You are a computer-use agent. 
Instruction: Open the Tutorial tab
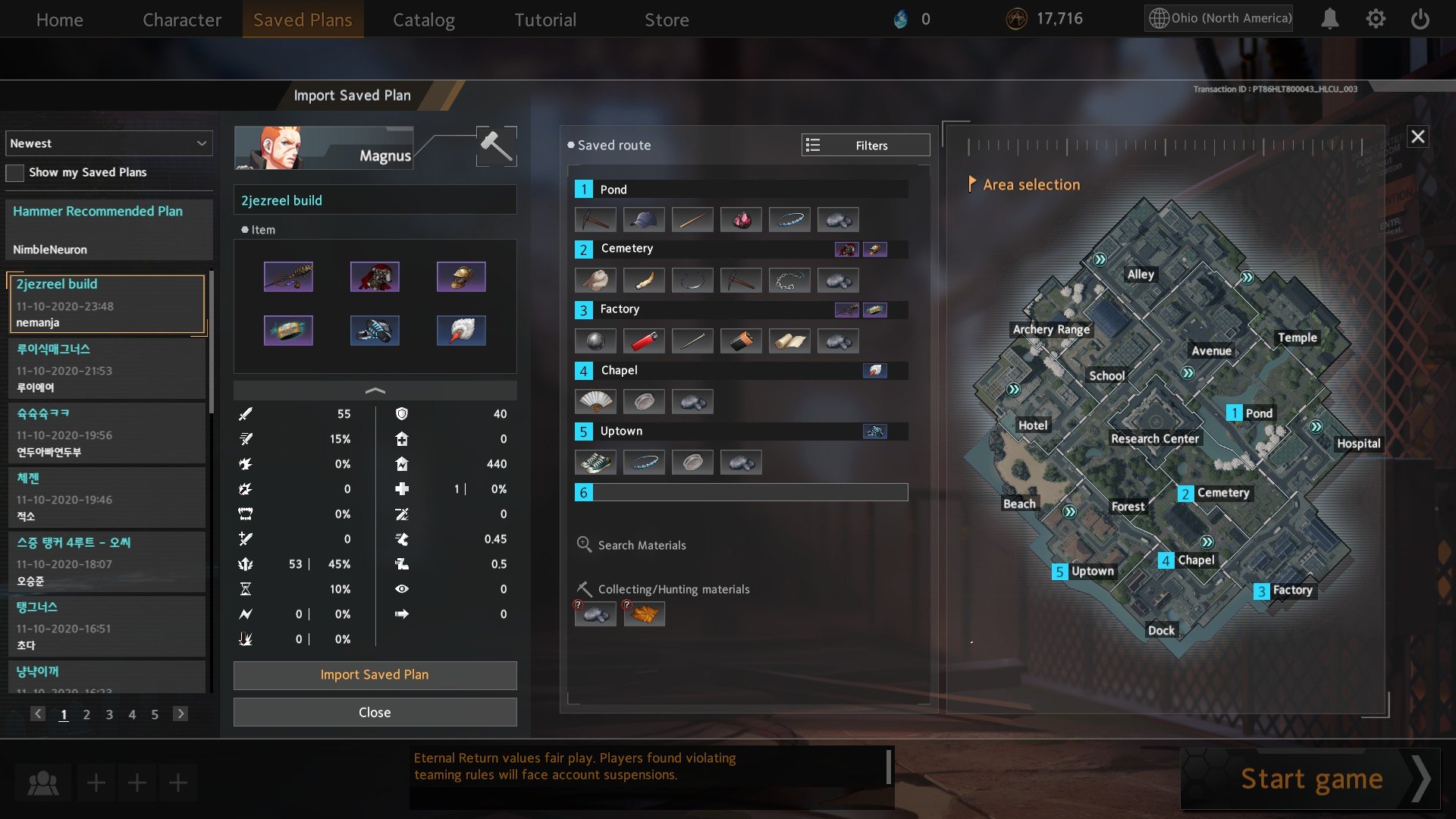pyautogui.click(x=545, y=20)
